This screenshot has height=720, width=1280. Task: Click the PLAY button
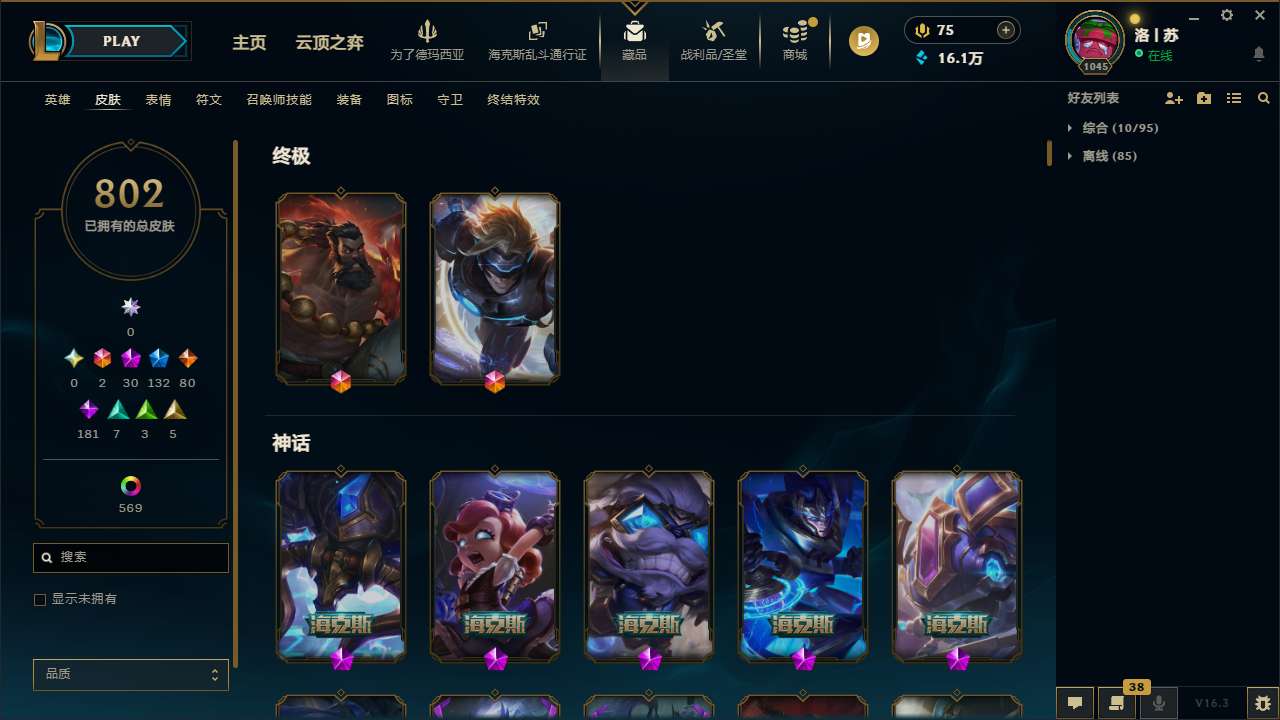click(121, 41)
